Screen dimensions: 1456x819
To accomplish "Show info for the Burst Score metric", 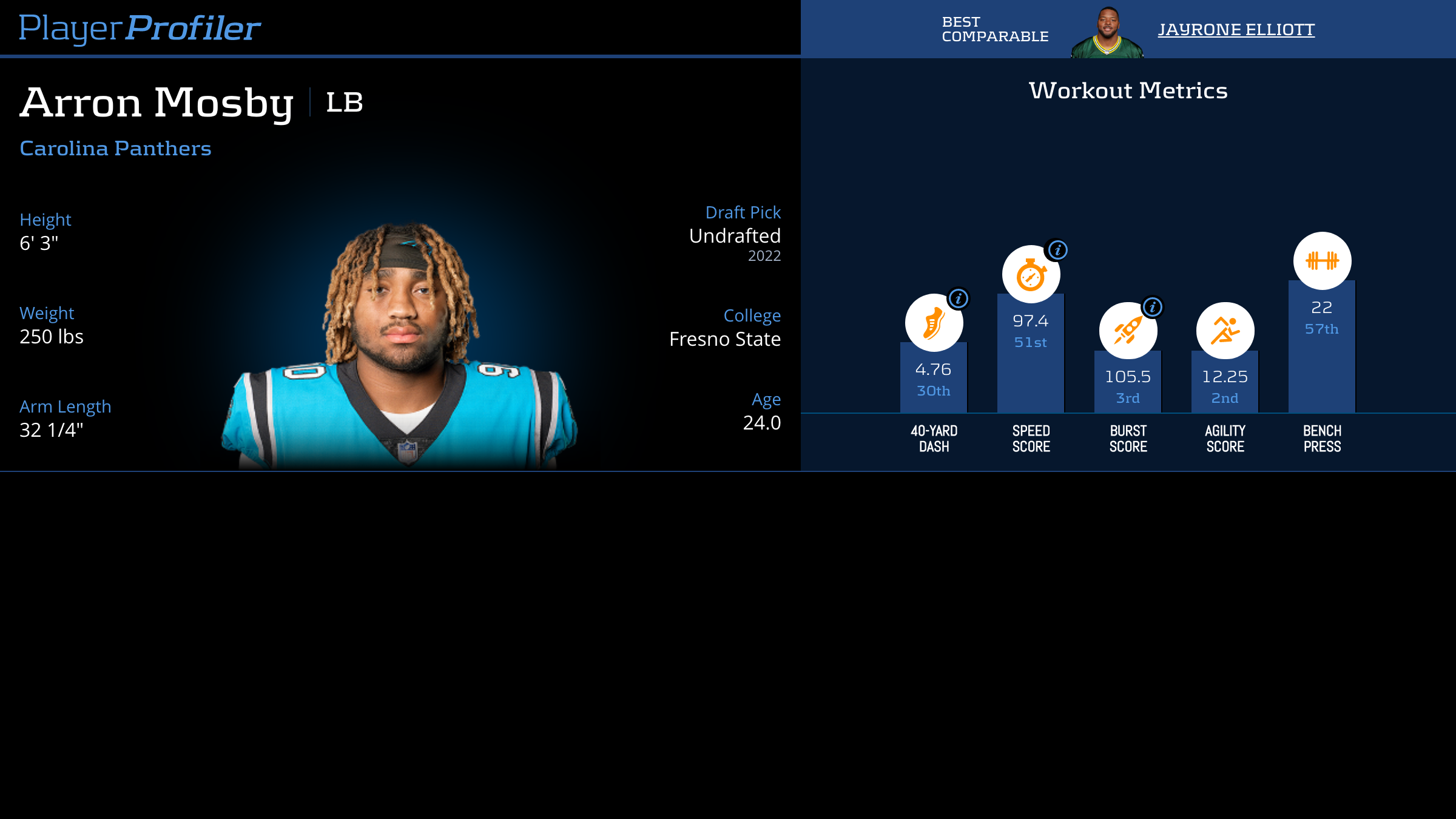I will click(x=1153, y=307).
